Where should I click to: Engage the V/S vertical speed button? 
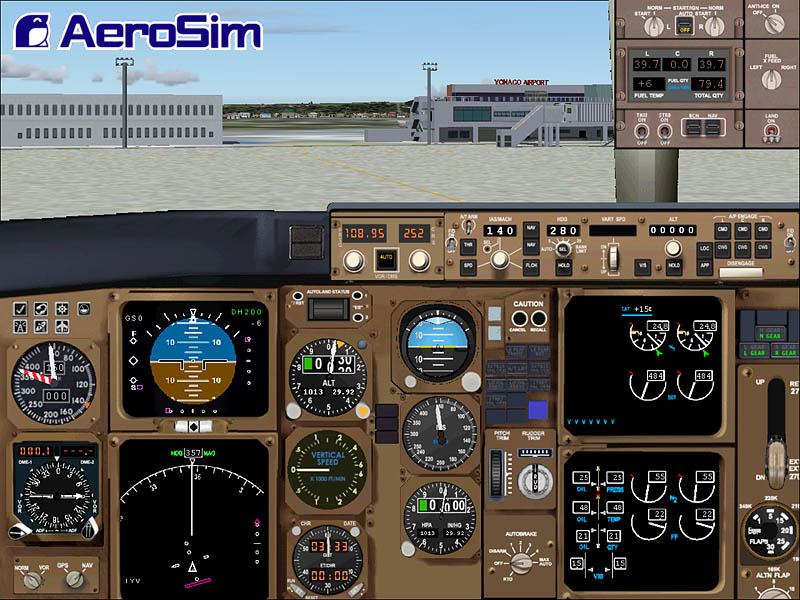pos(644,266)
